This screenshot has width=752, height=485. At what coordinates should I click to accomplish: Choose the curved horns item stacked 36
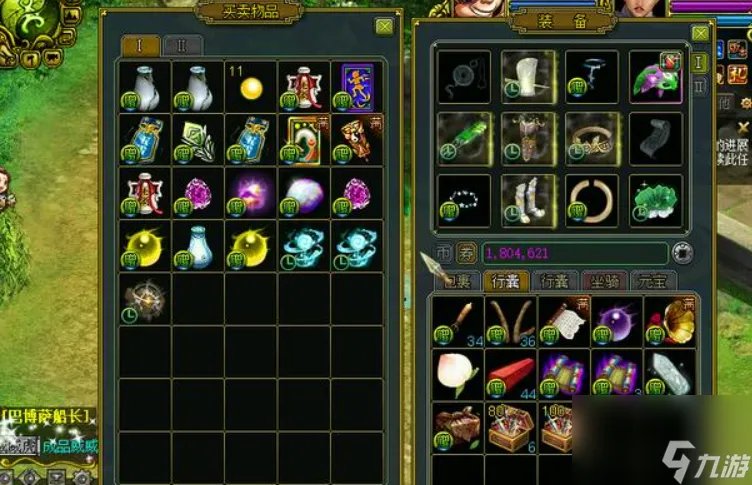coord(509,320)
